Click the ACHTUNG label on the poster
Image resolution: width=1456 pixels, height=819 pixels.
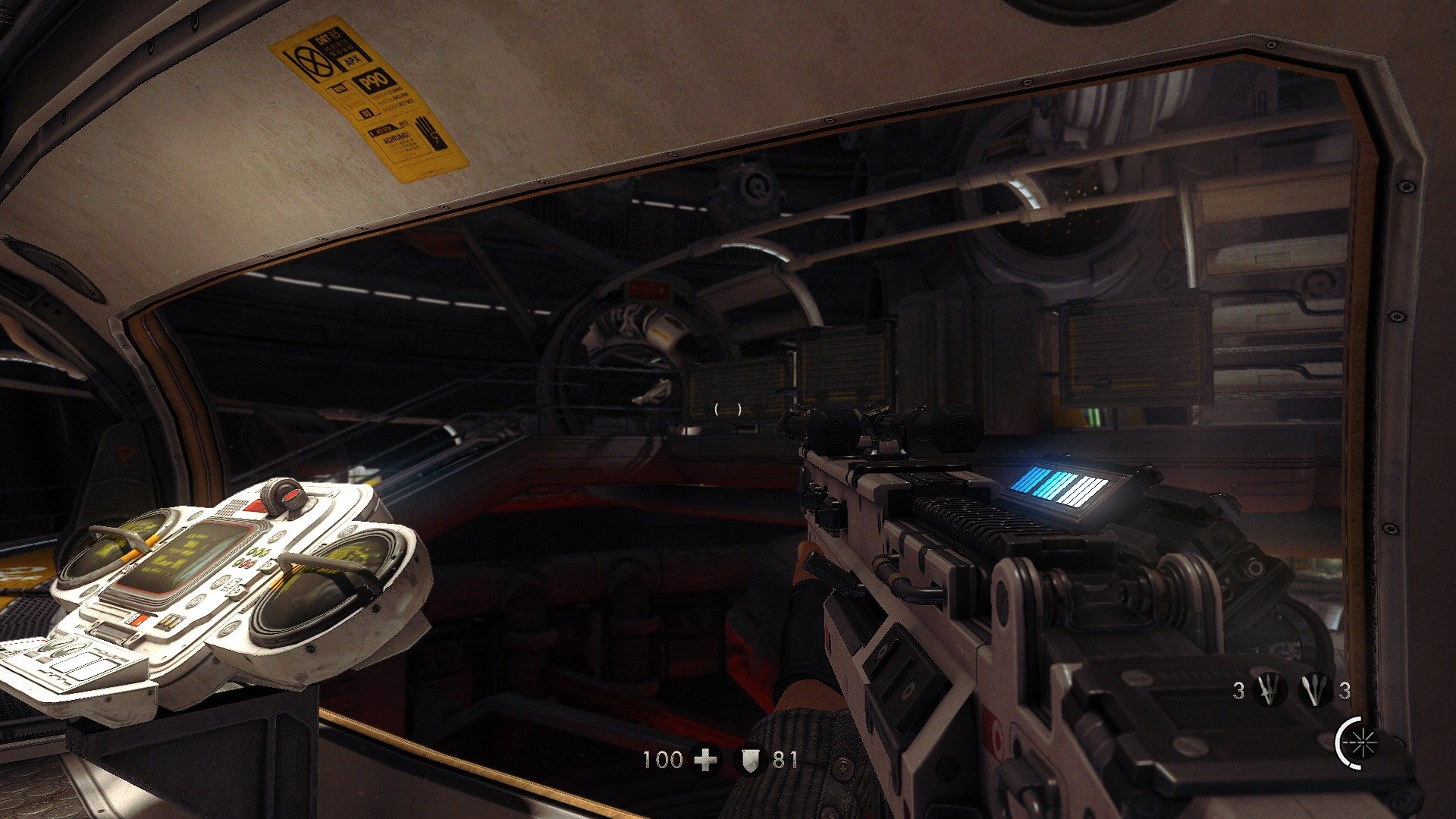[x=397, y=137]
